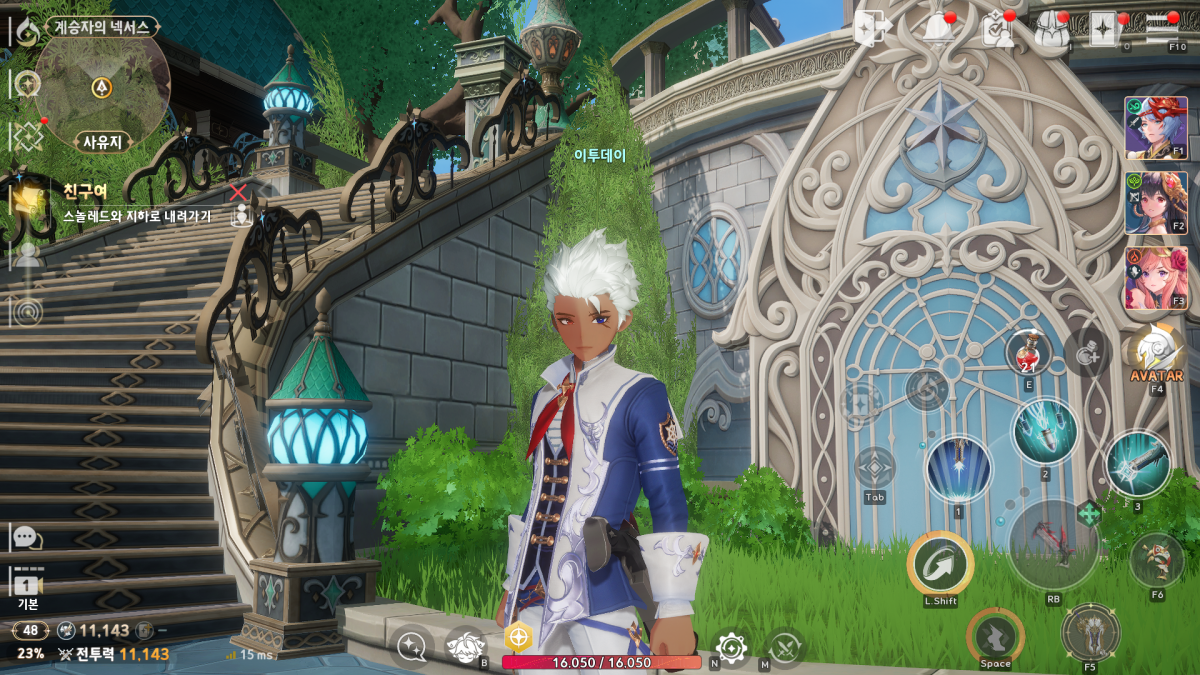1200x675 pixels.
Task: Activate the AVATAR transformation button
Action: point(1157,354)
